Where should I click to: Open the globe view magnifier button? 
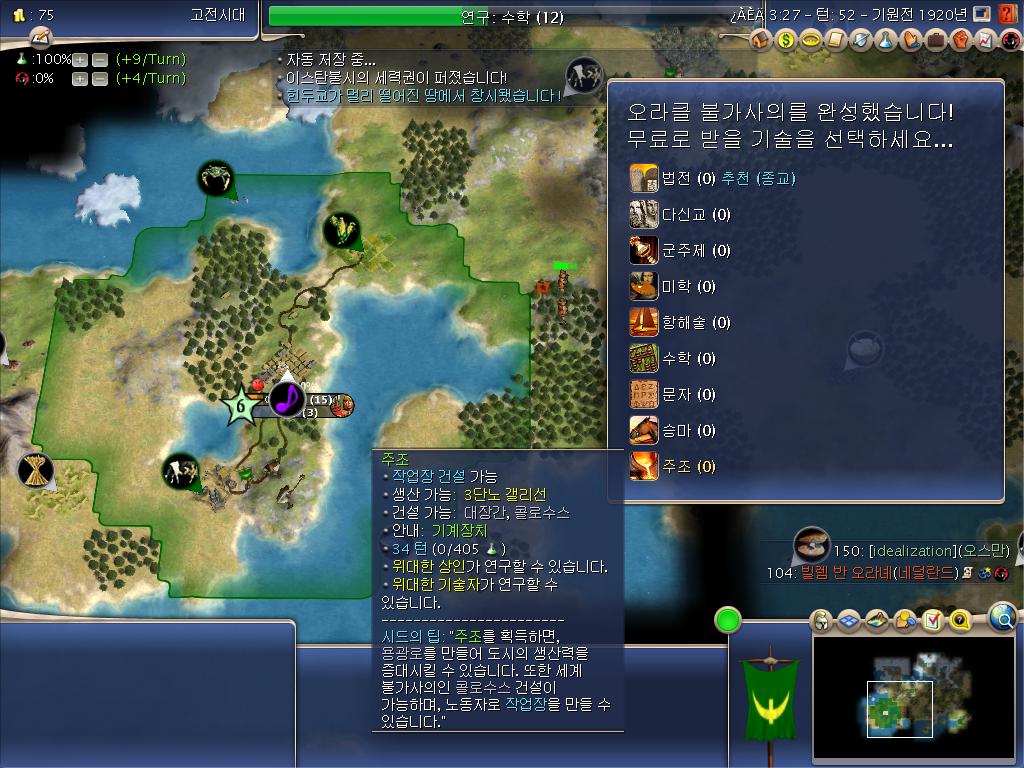(x=1002, y=618)
